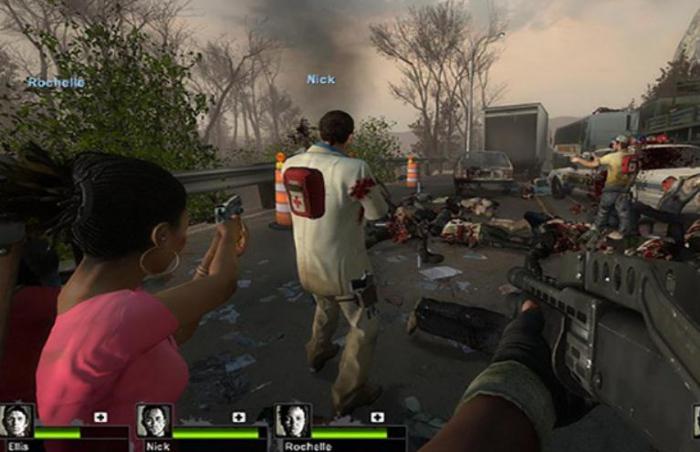Viewport: 700px width, 452px height.
Task: Select Rochelle's teammate portrait
Action: (292, 420)
